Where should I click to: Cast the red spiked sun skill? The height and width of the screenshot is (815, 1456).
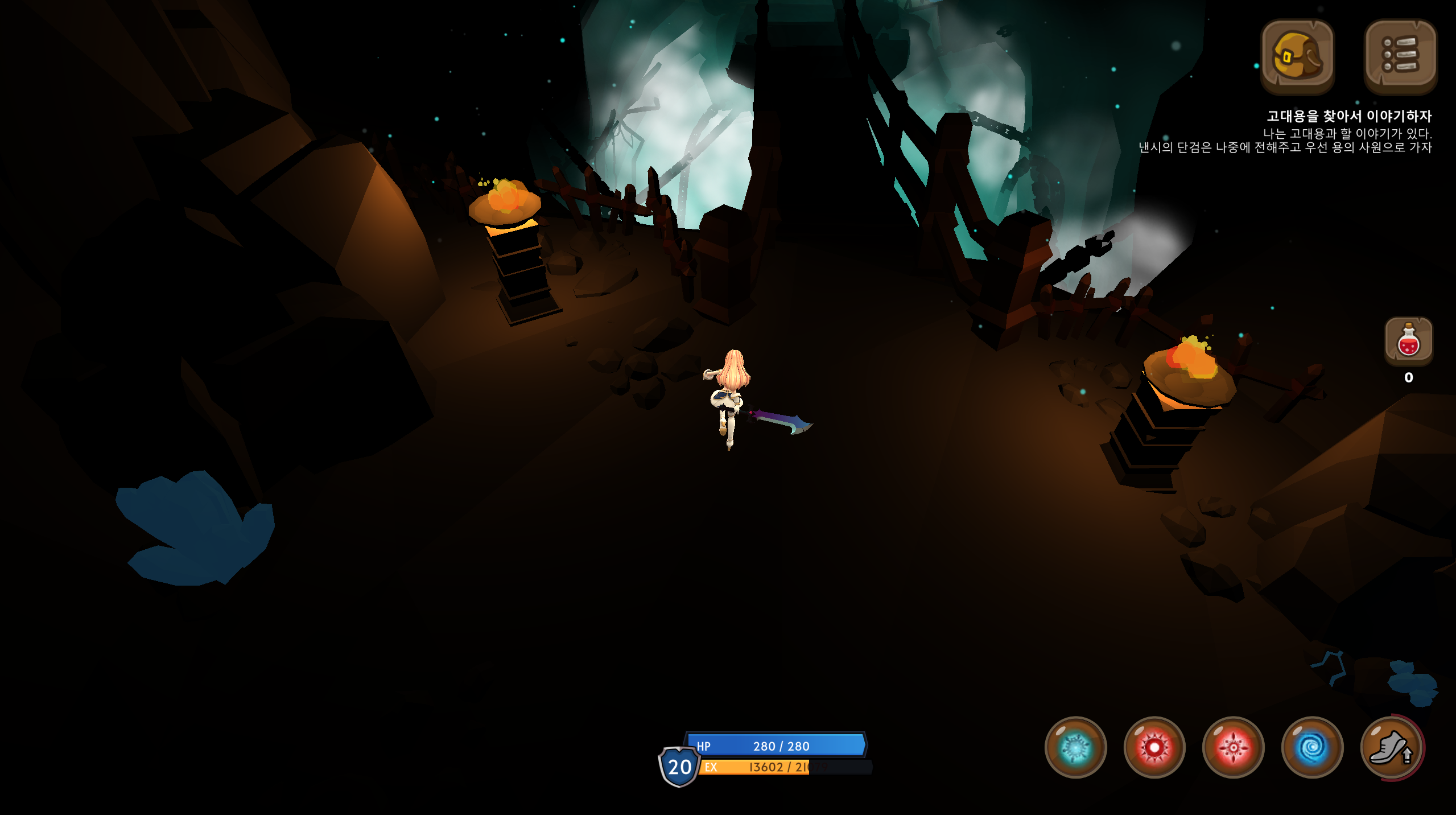(x=1154, y=747)
